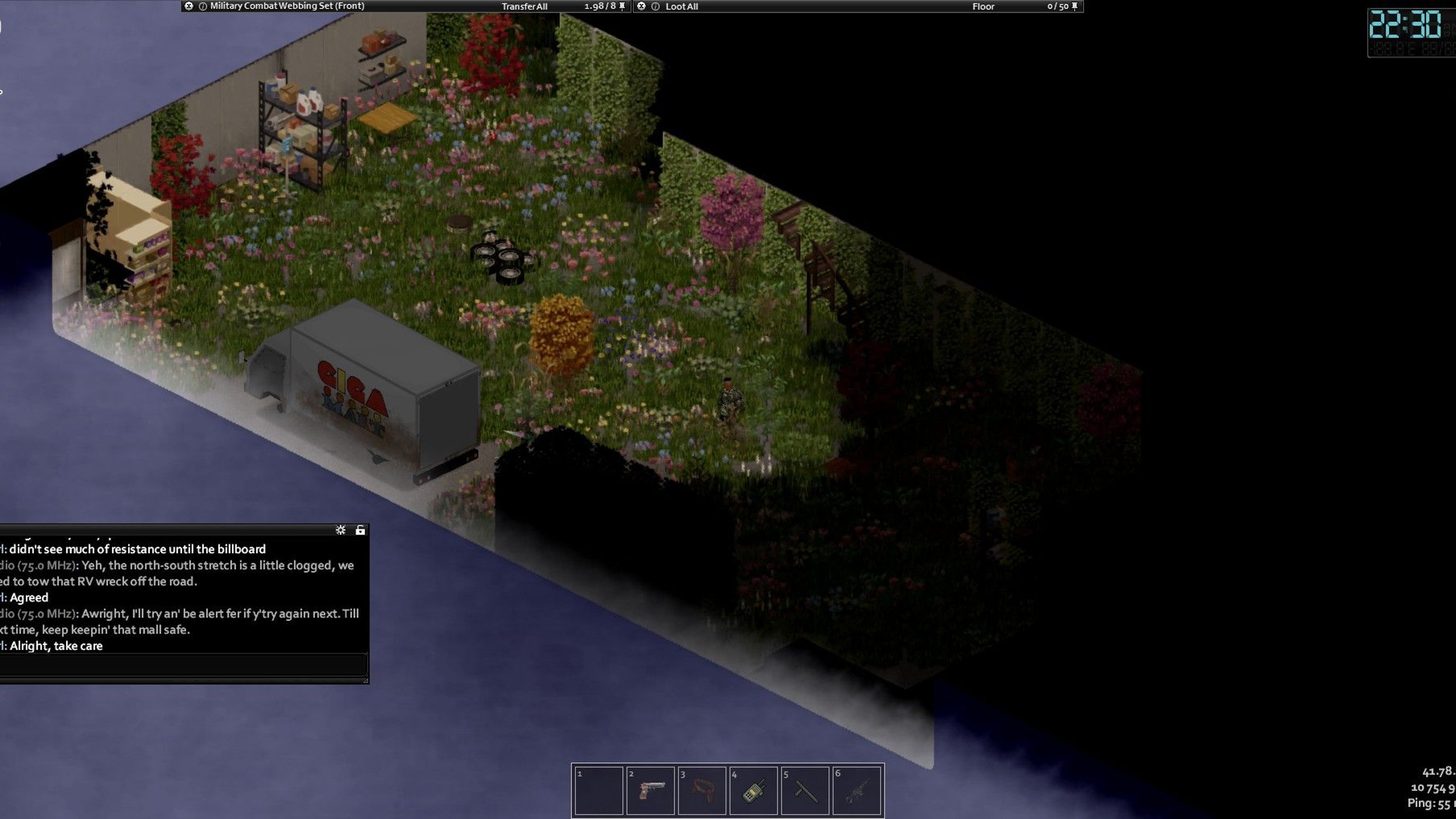Close the Floor loot panel
This screenshot has width=1456, height=819.
pos(641,6)
